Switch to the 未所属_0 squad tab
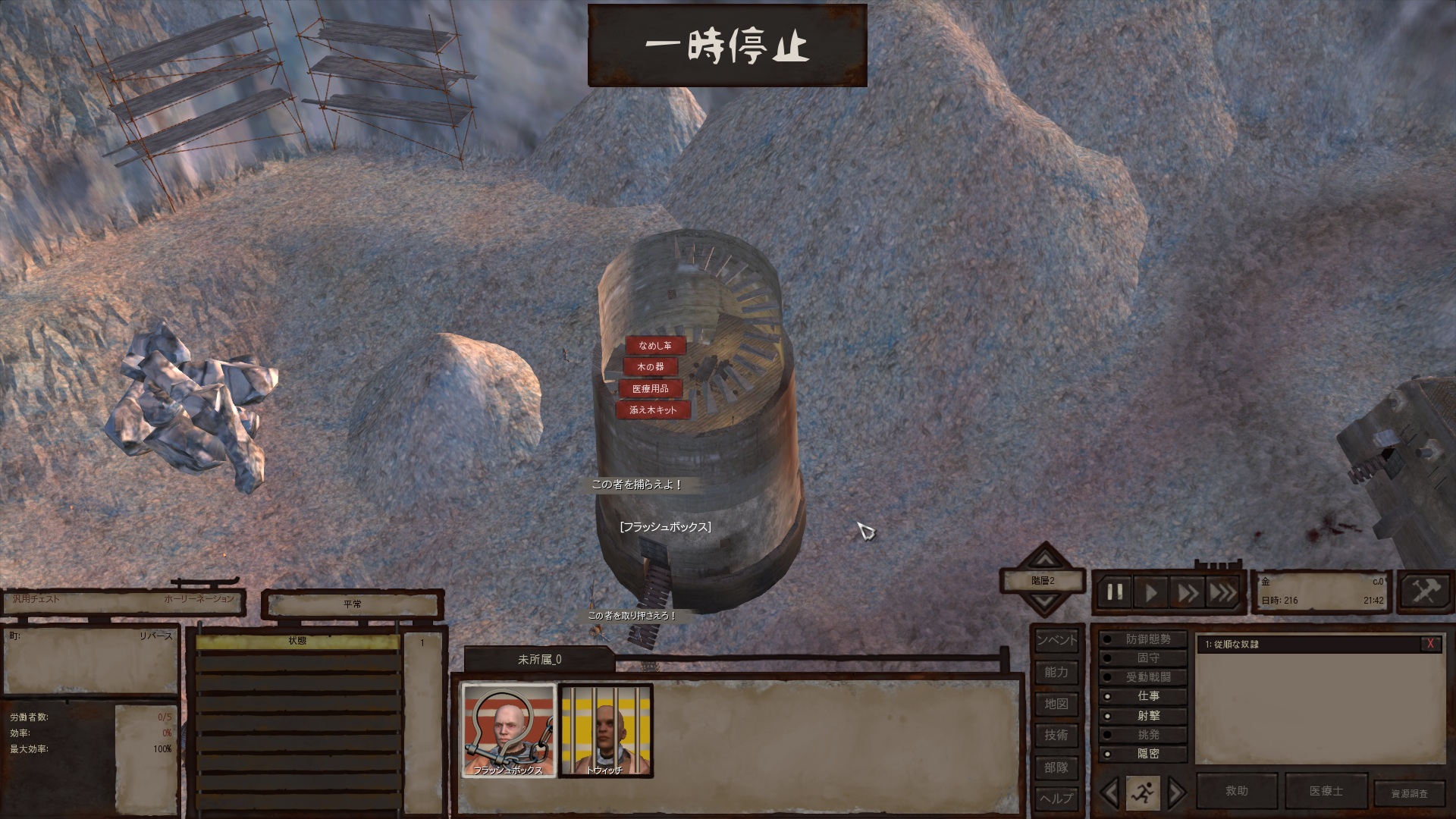Image resolution: width=1456 pixels, height=819 pixels. click(x=539, y=660)
